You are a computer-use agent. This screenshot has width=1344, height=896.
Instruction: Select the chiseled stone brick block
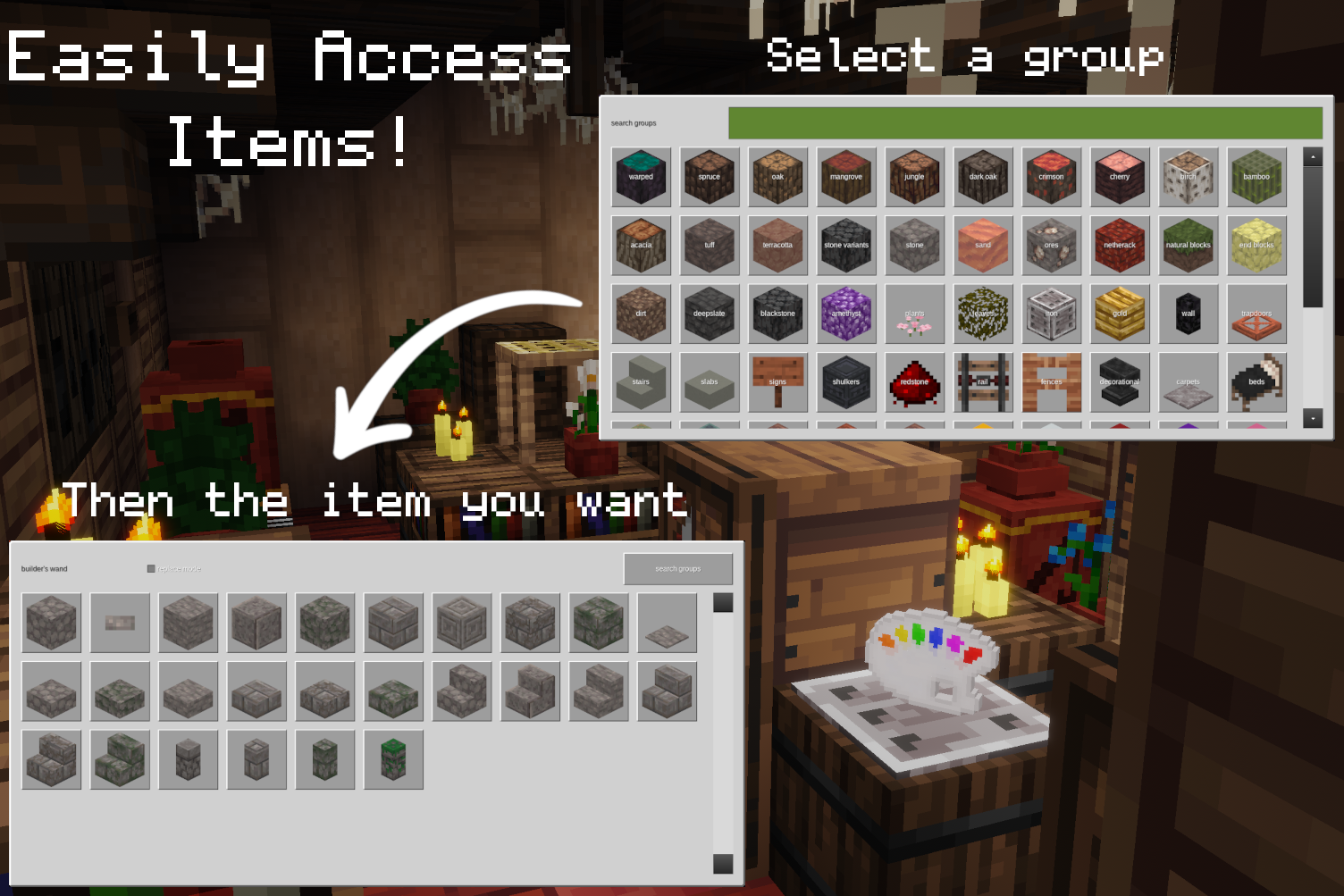click(462, 623)
